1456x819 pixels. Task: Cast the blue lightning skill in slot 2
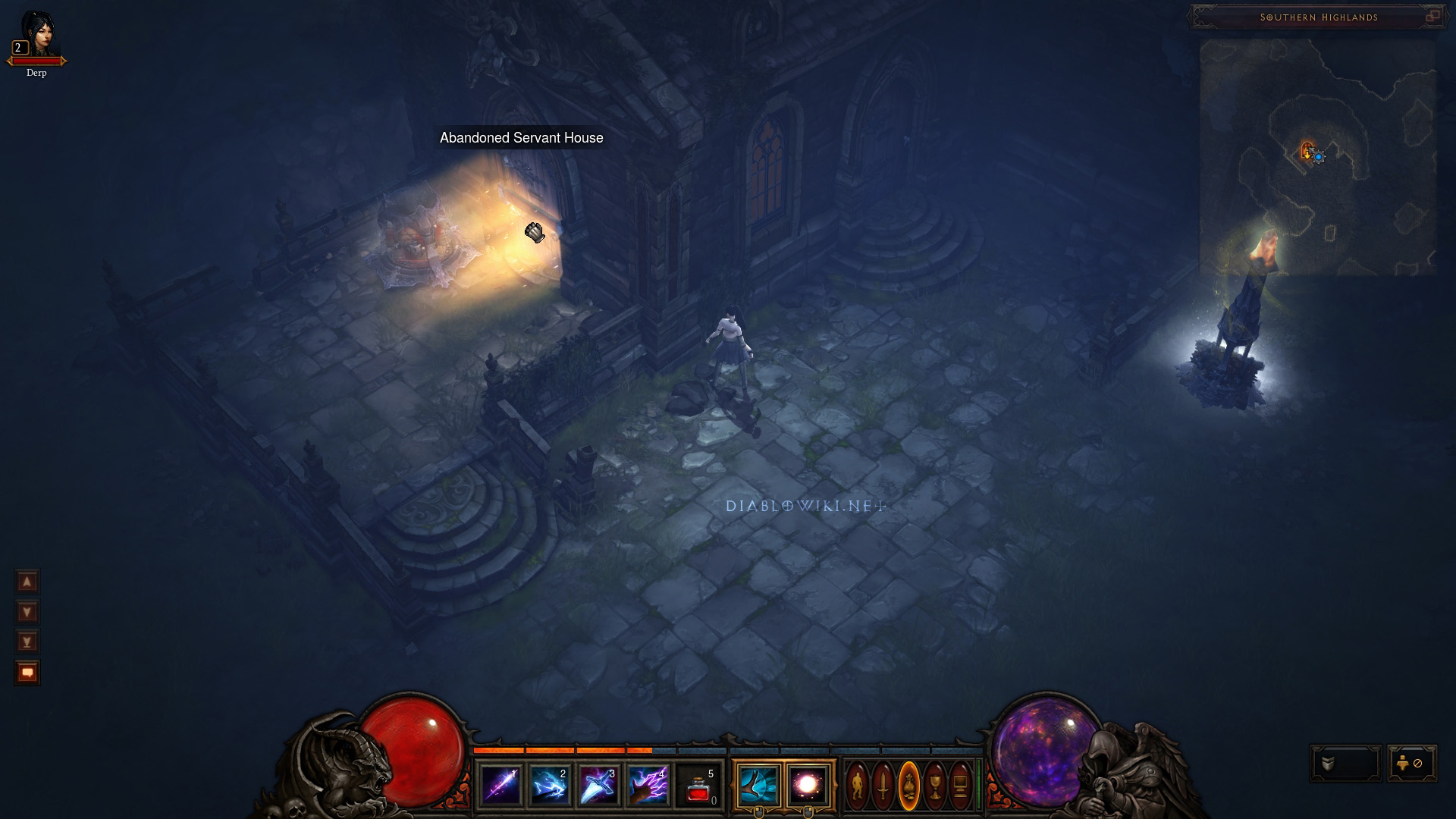point(550,785)
